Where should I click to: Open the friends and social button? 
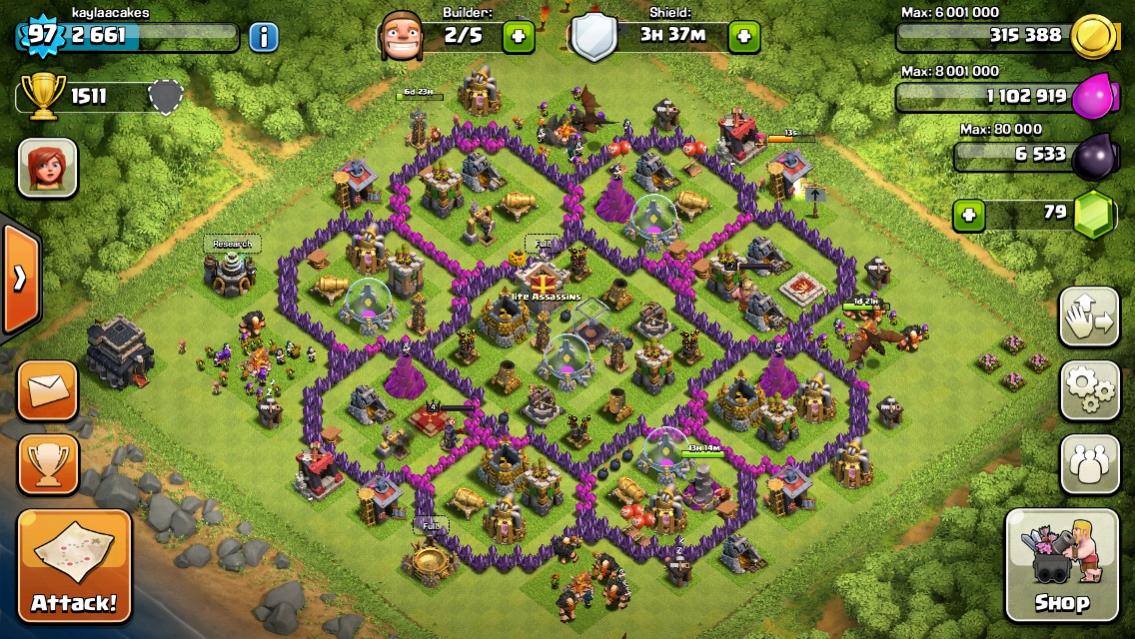(1089, 463)
